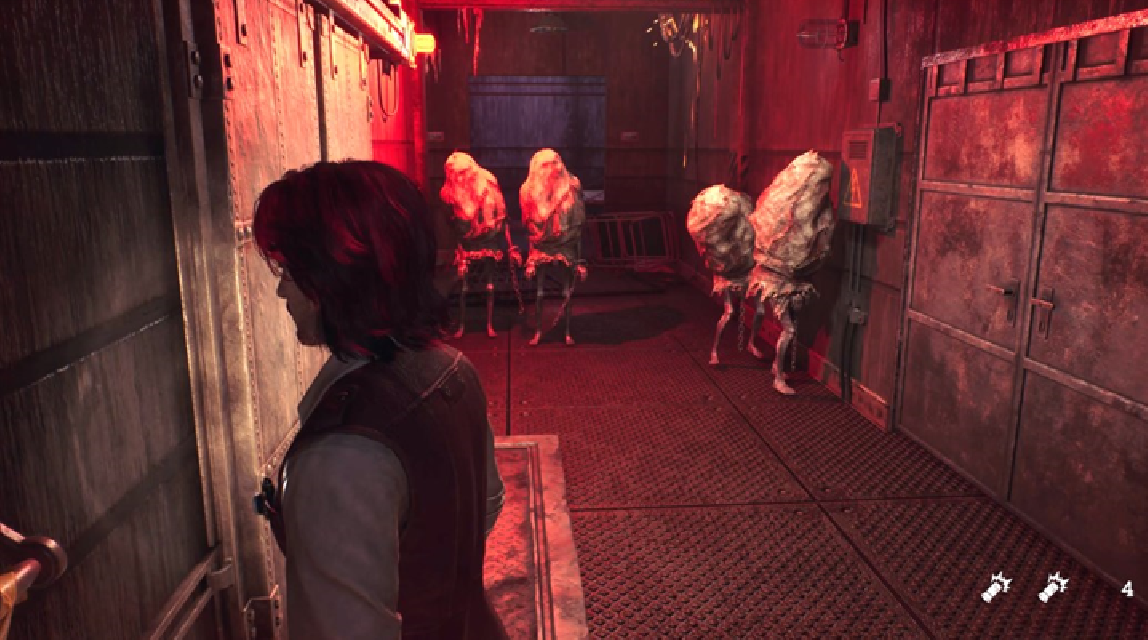Select the flash canister icon farthest from the 4 counter
Viewport: 1148px width, 640px height.
coord(996,588)
